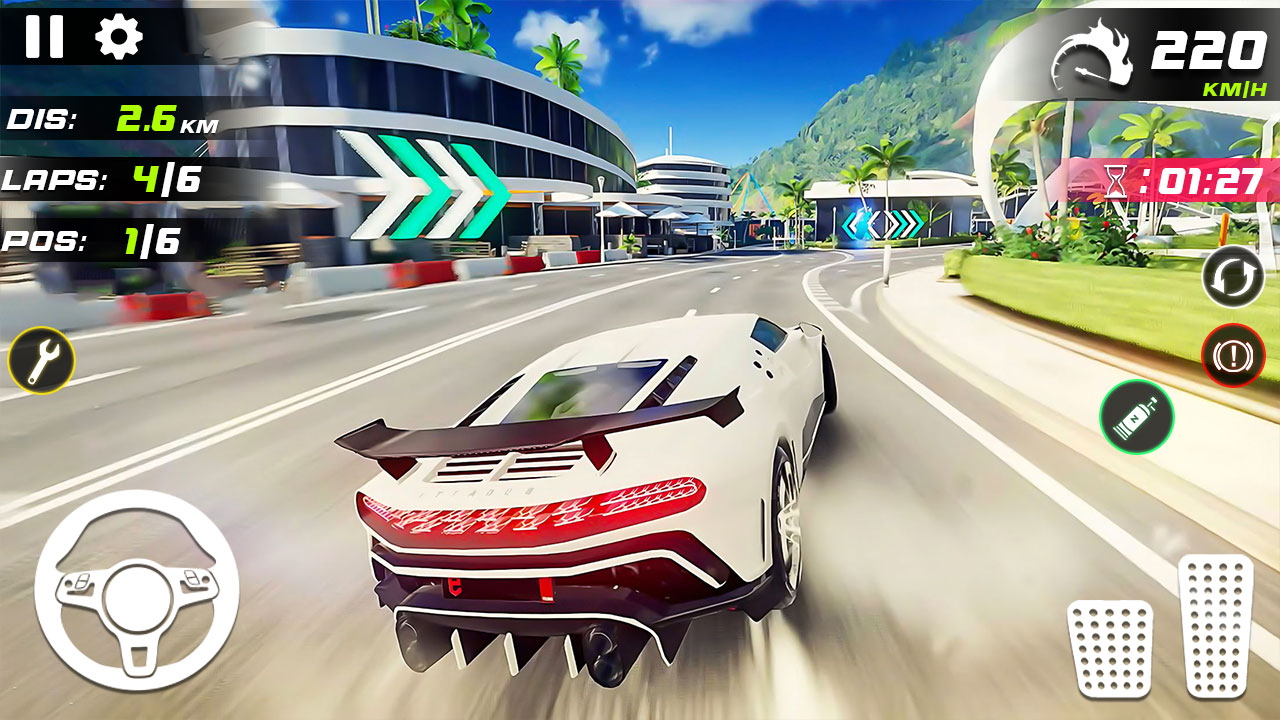
Task: Open the settings gear
Action: (x=120, y=40)
